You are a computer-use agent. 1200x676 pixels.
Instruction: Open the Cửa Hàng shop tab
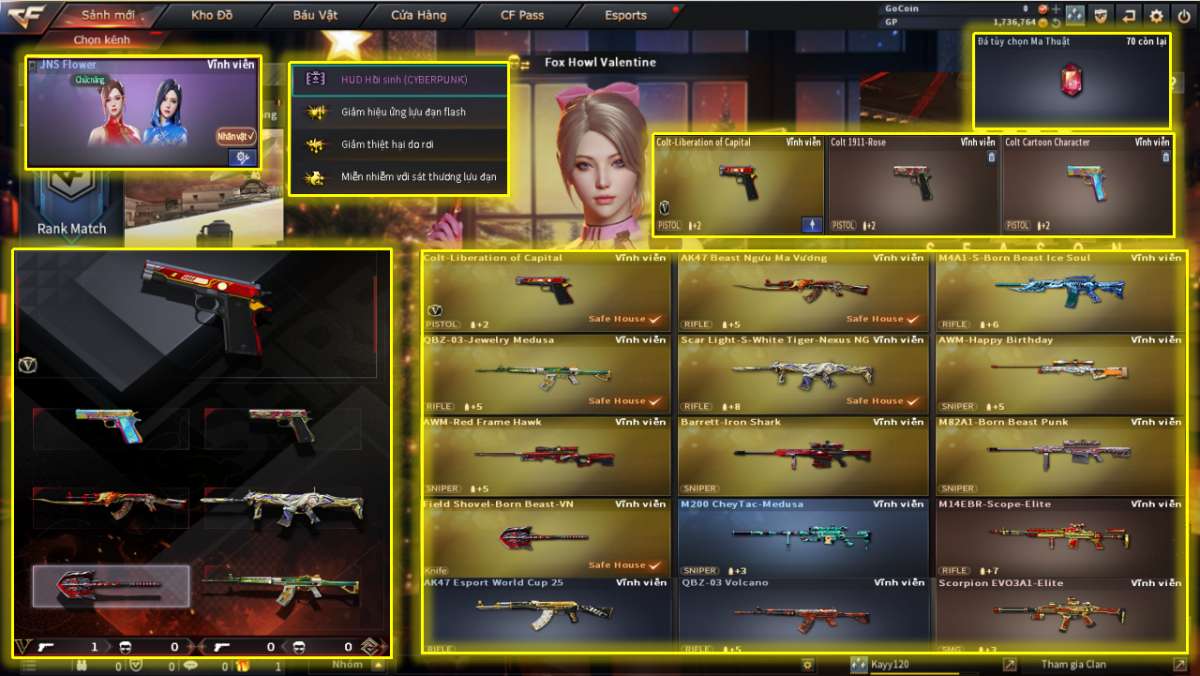(x=419, y=15)
